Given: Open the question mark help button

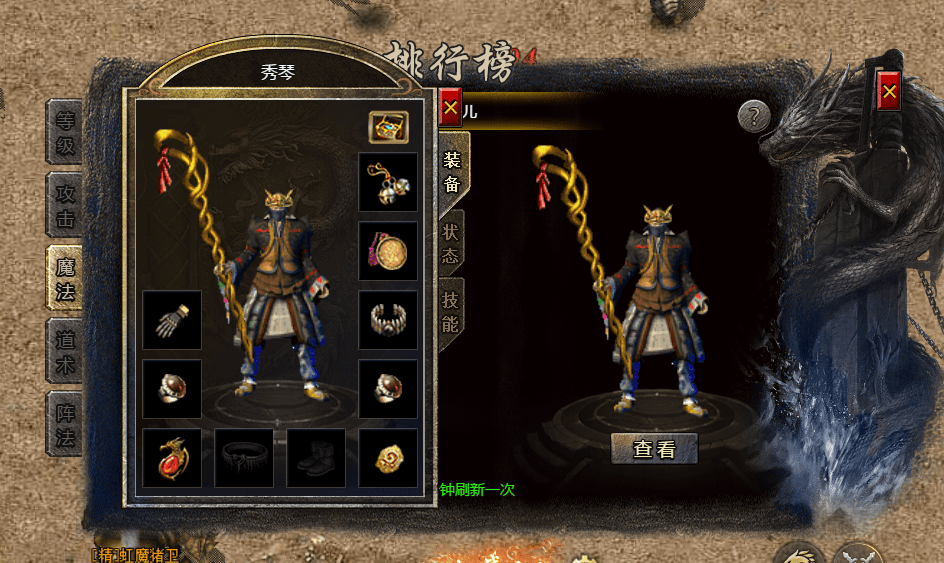Looking at the screenshot, I should pos(755,117).
